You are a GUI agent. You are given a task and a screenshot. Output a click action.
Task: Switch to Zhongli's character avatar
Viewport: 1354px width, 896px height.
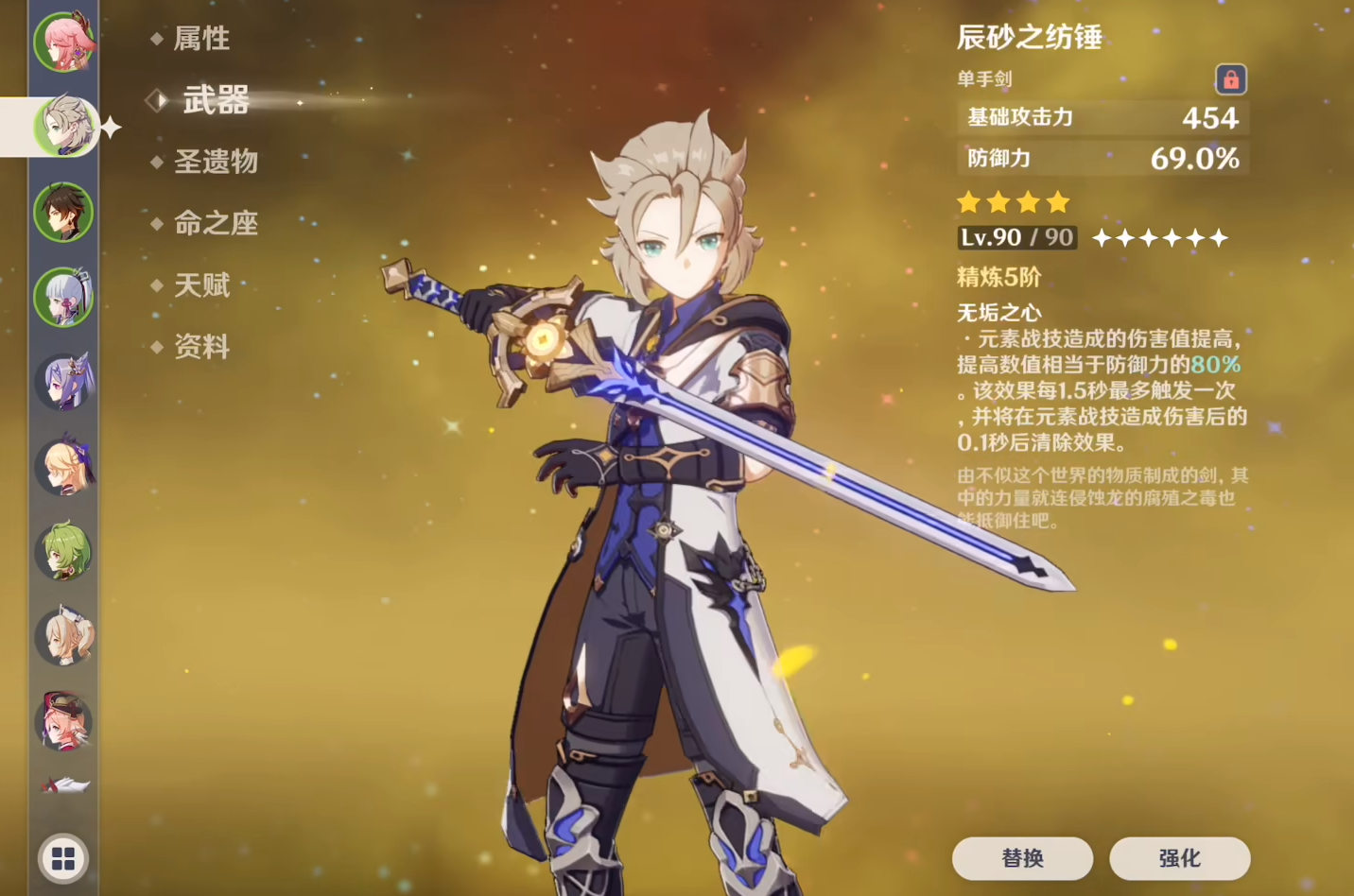point(63,213)
